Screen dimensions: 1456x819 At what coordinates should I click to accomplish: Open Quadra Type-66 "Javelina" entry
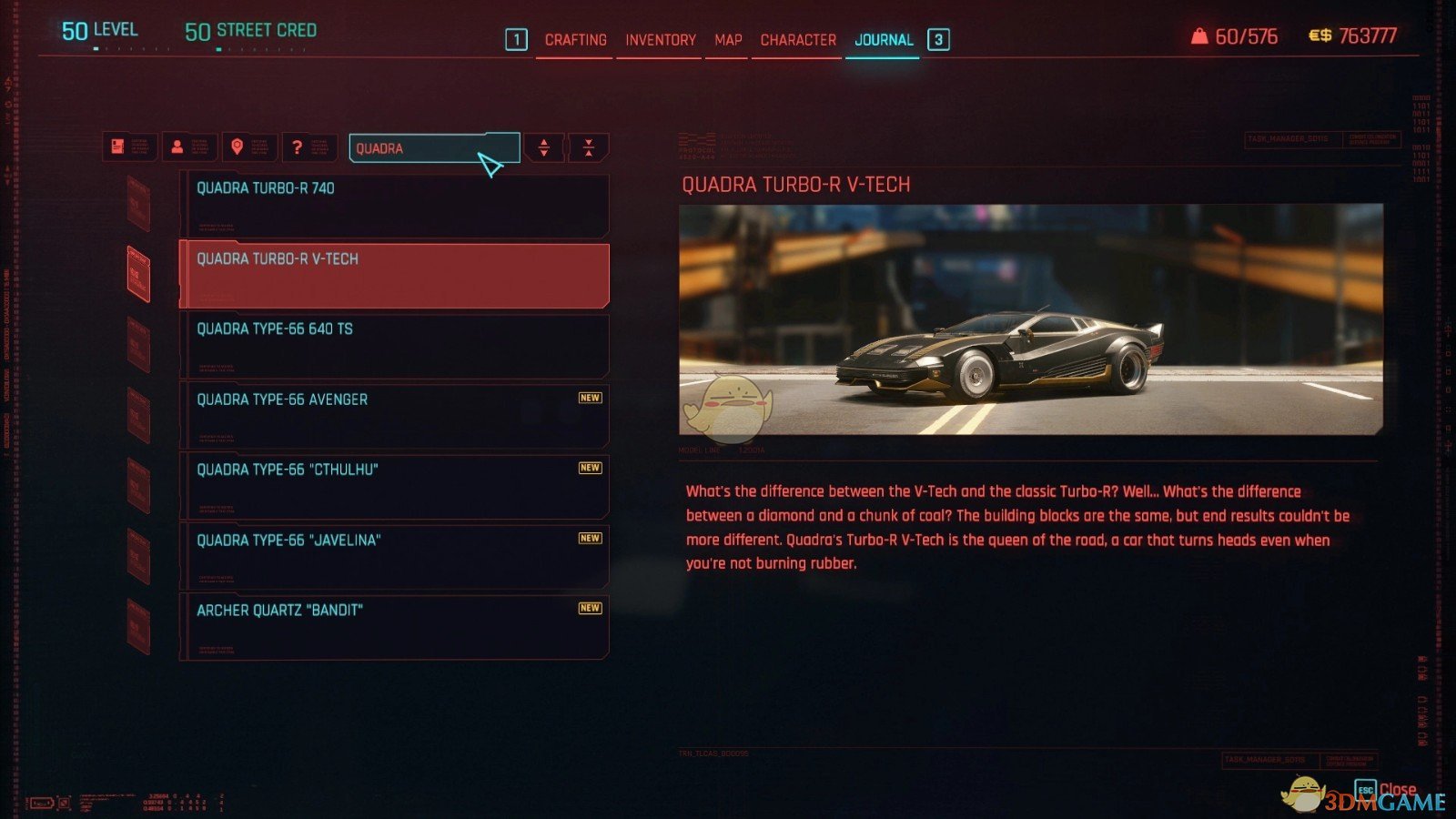[394, 555]
